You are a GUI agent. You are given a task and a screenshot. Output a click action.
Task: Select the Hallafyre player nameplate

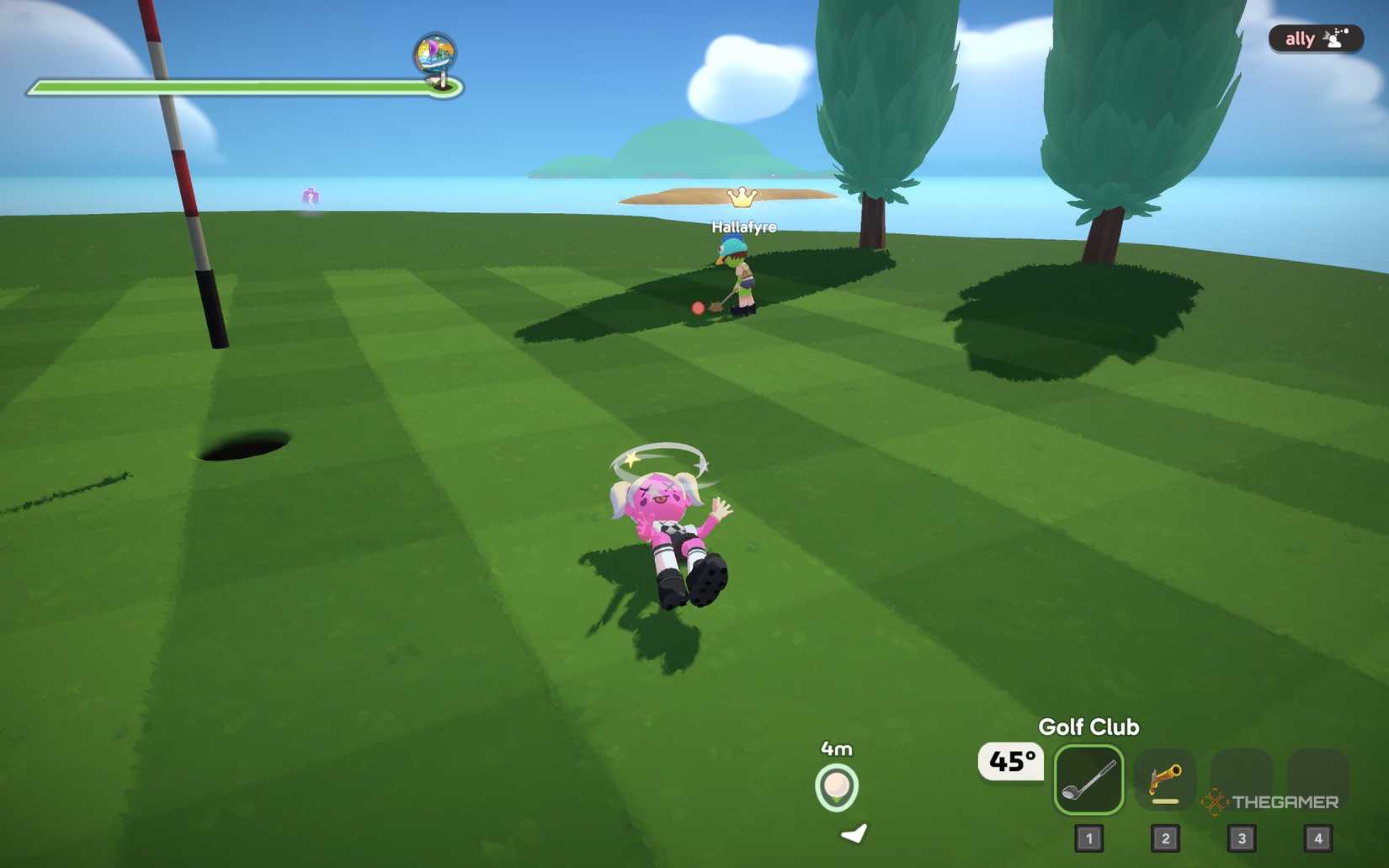coord(743,227)
